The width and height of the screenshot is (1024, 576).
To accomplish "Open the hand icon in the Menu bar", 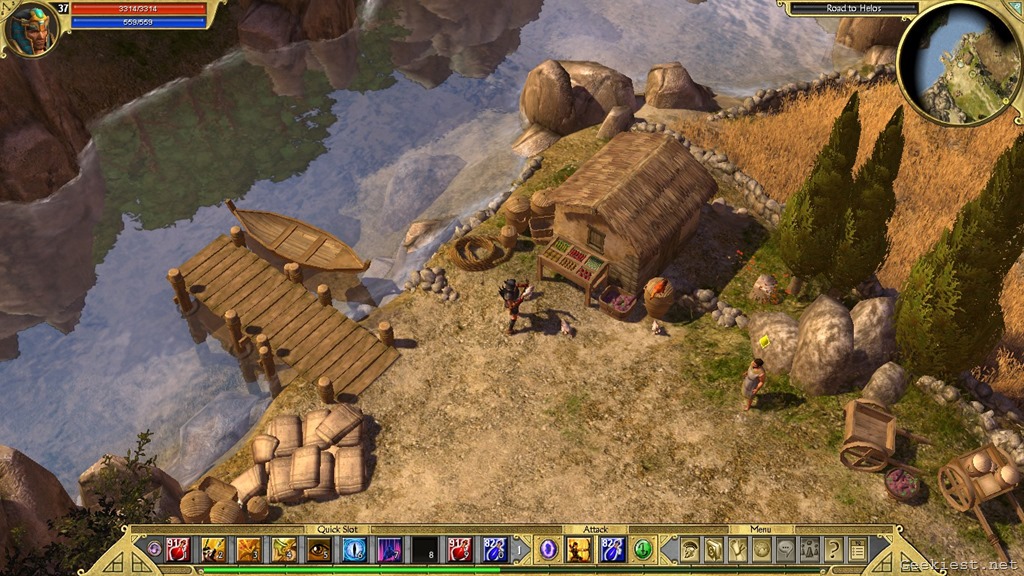I will tap(737, 549).
